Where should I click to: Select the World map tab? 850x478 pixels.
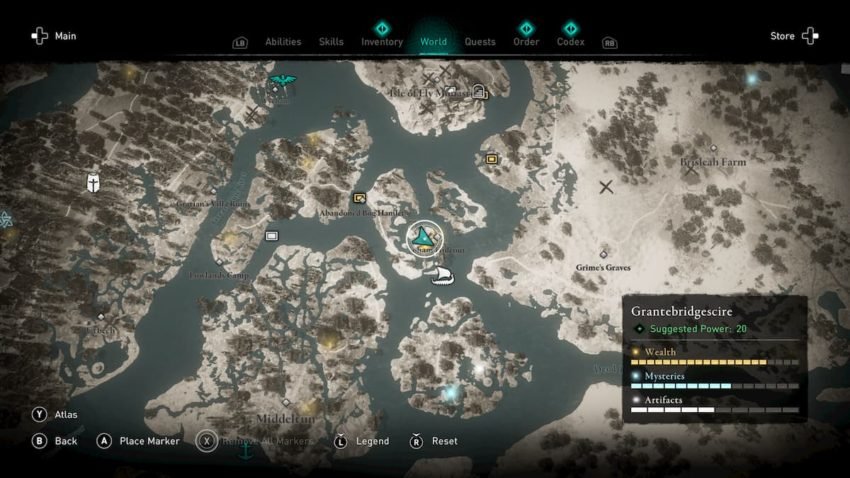pos(433,42)
